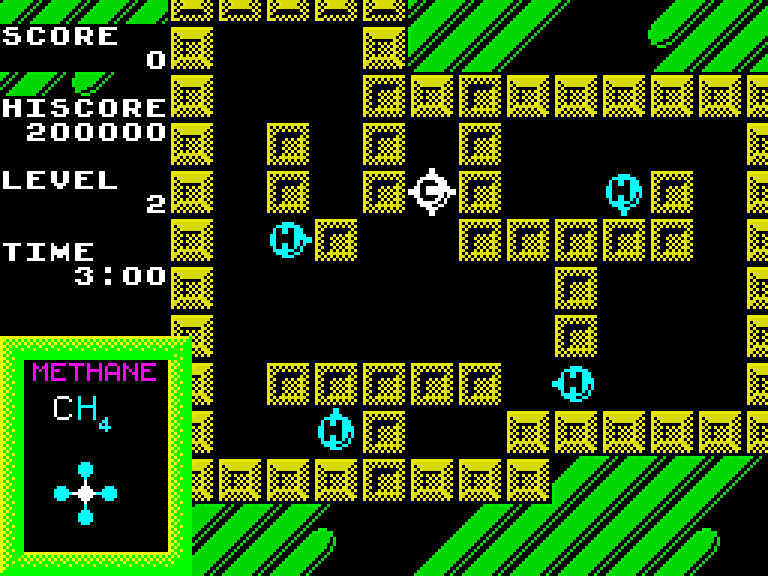
Task: Click the hydrogen atom with upward-pointing bond
Action: tap(336, 429)
